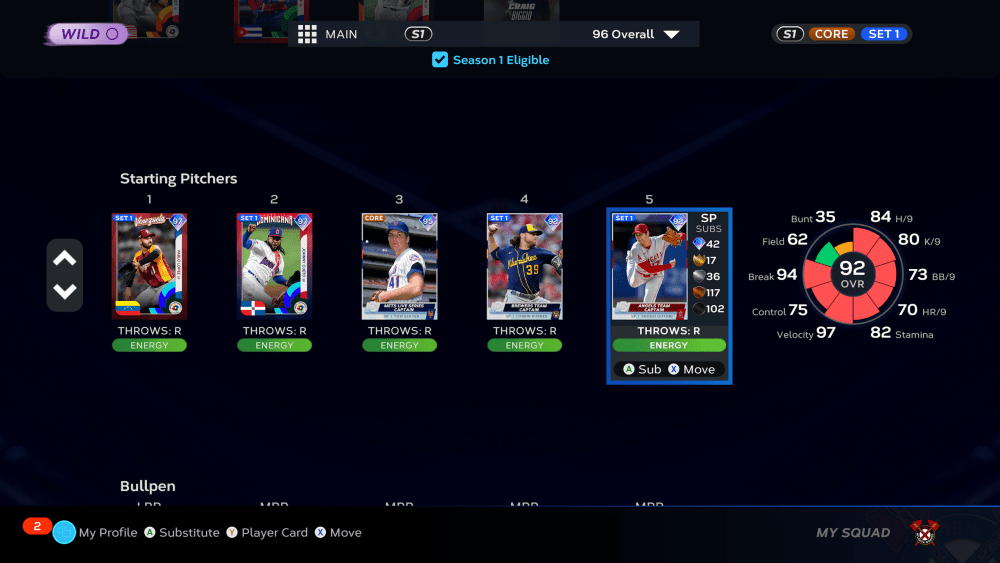Click the up arrow beside the starting pitchers

(65, 259)
